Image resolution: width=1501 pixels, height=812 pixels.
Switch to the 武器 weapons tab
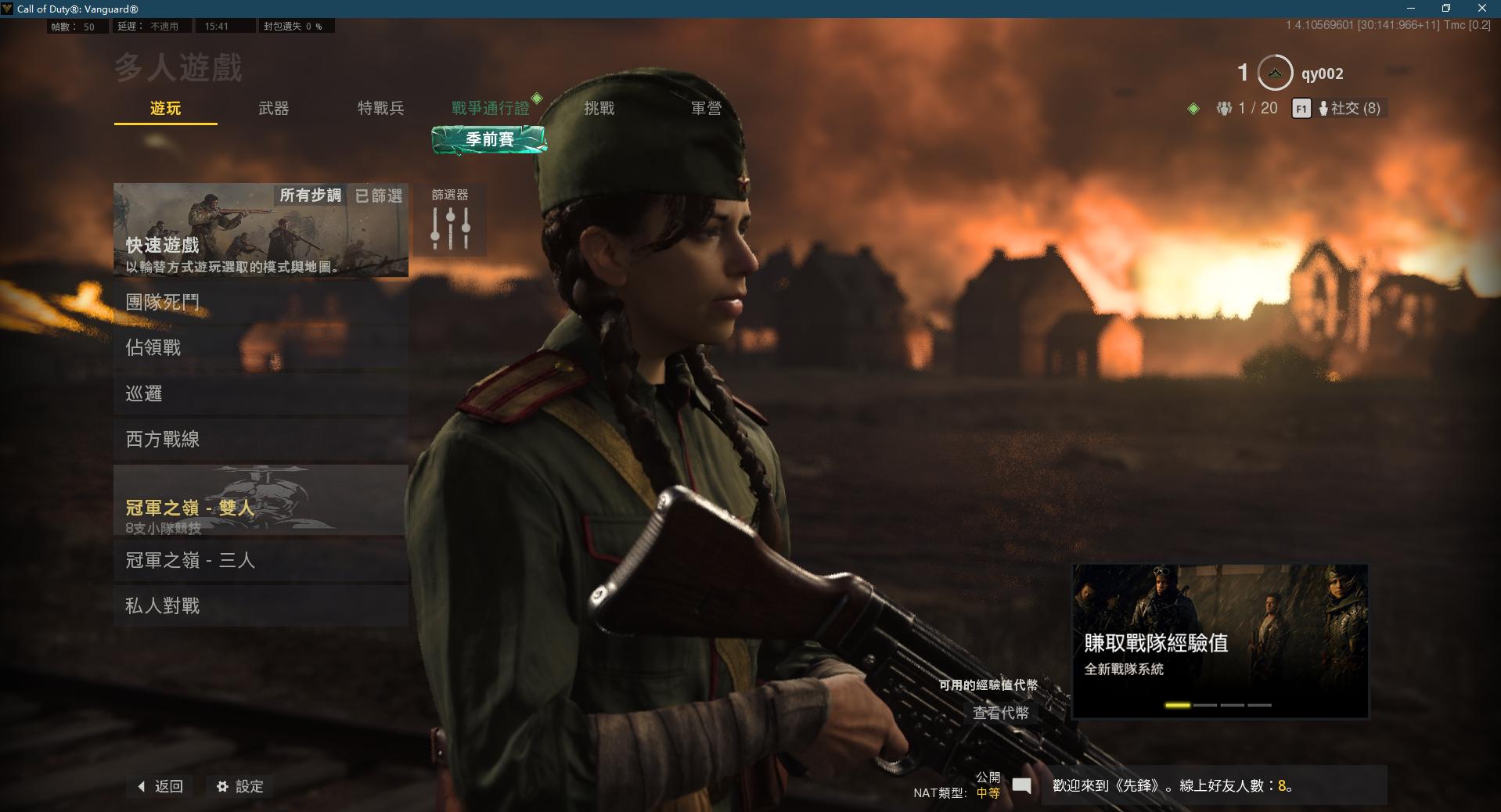pos(272,109)
